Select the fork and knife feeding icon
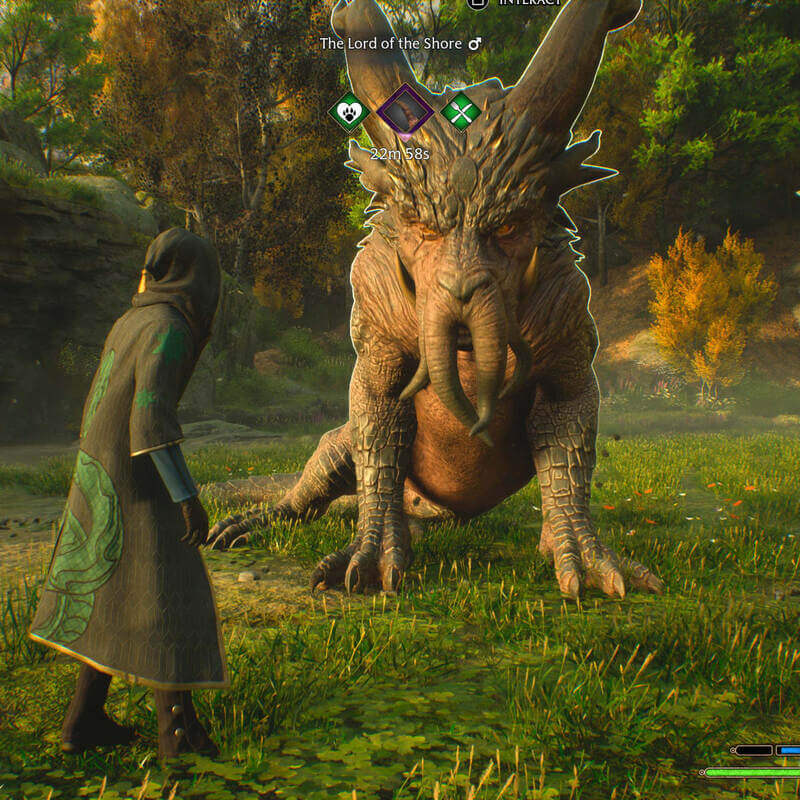The height and width of the screenshot is (800, 800). 461,111
